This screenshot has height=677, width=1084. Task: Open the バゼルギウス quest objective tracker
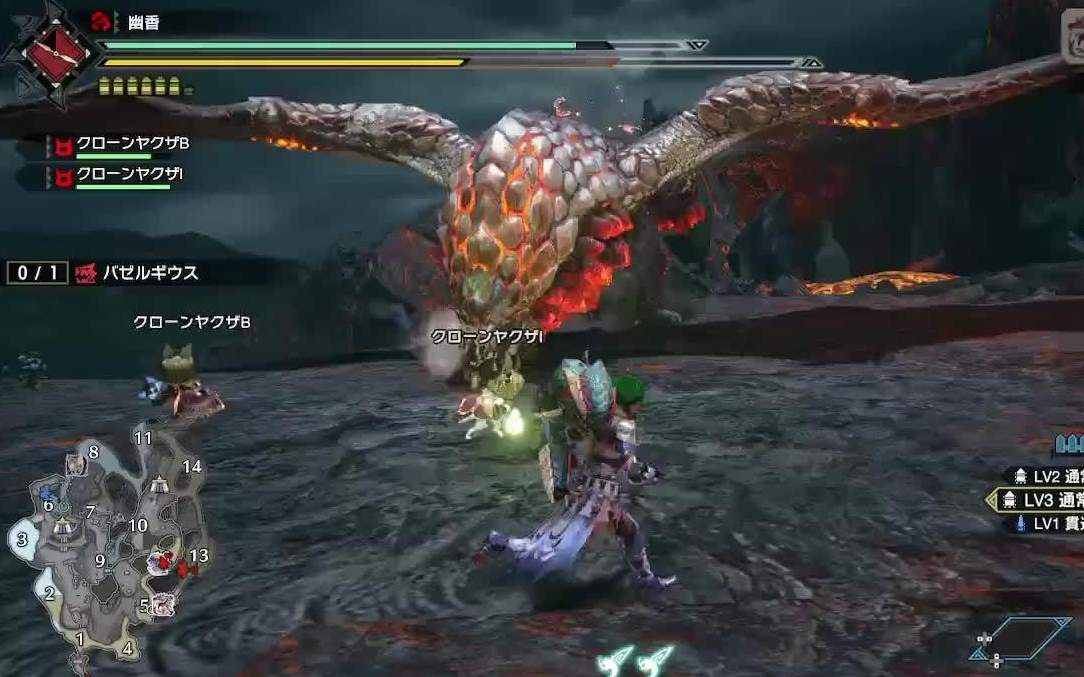click(x=150, y=272)
